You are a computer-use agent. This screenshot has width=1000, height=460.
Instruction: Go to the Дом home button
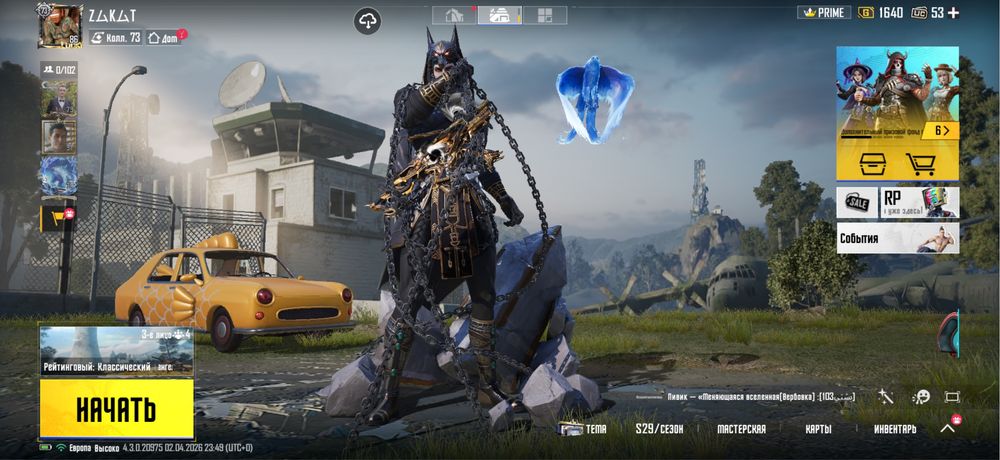(x=165, y=37)
